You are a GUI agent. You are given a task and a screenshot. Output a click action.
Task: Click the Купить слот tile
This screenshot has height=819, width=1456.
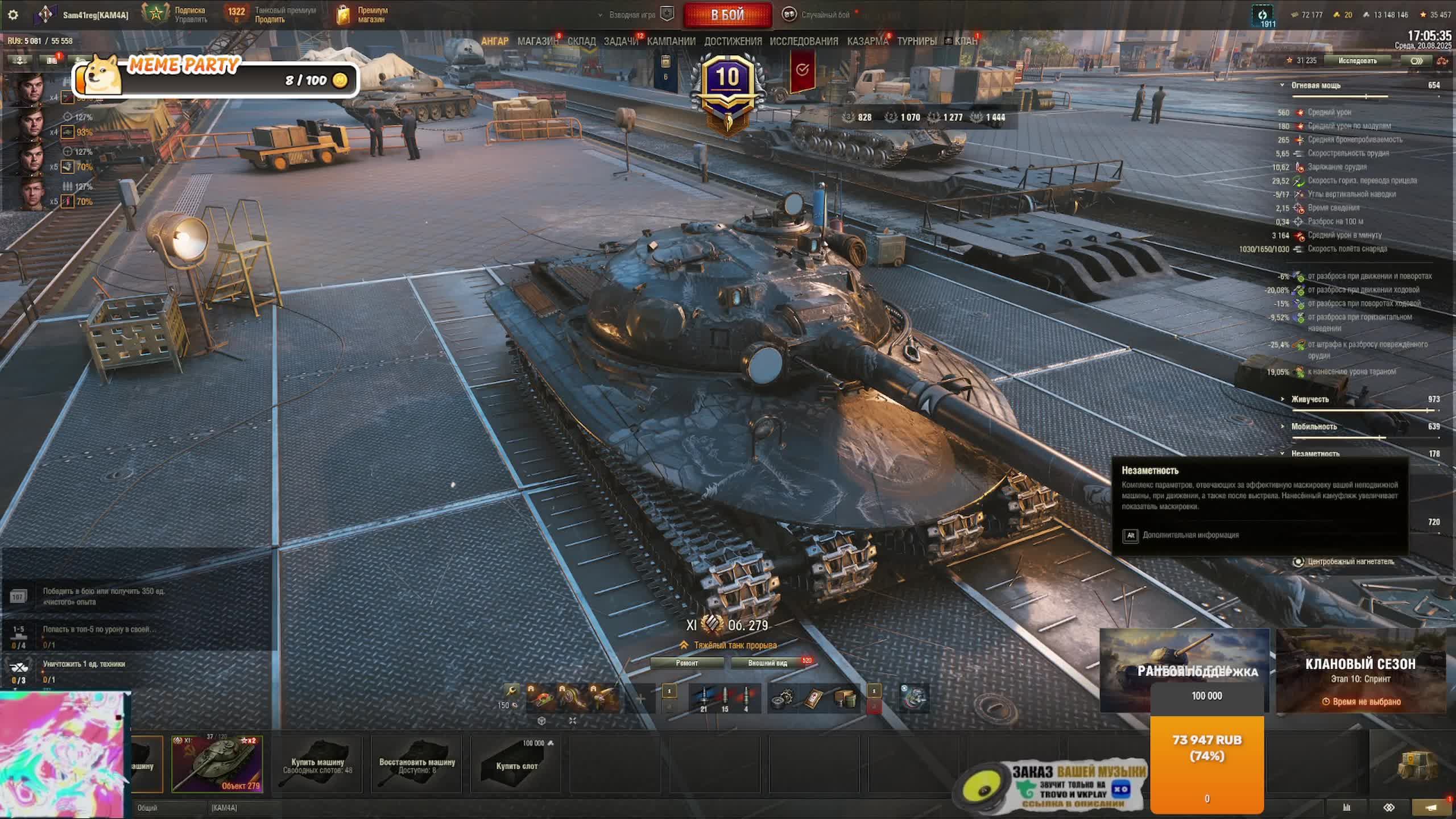point(516,764)
